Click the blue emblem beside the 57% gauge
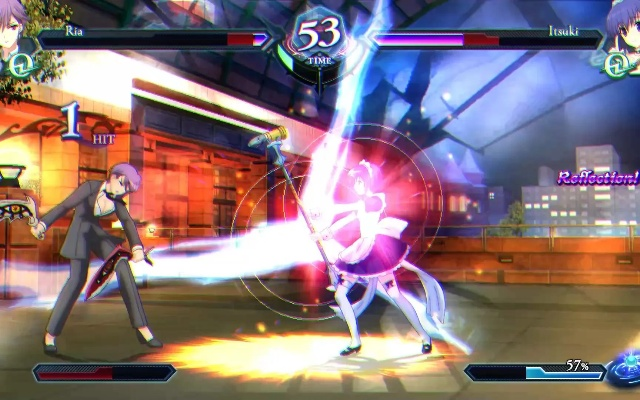640x400 pixels. click(625, 366)
